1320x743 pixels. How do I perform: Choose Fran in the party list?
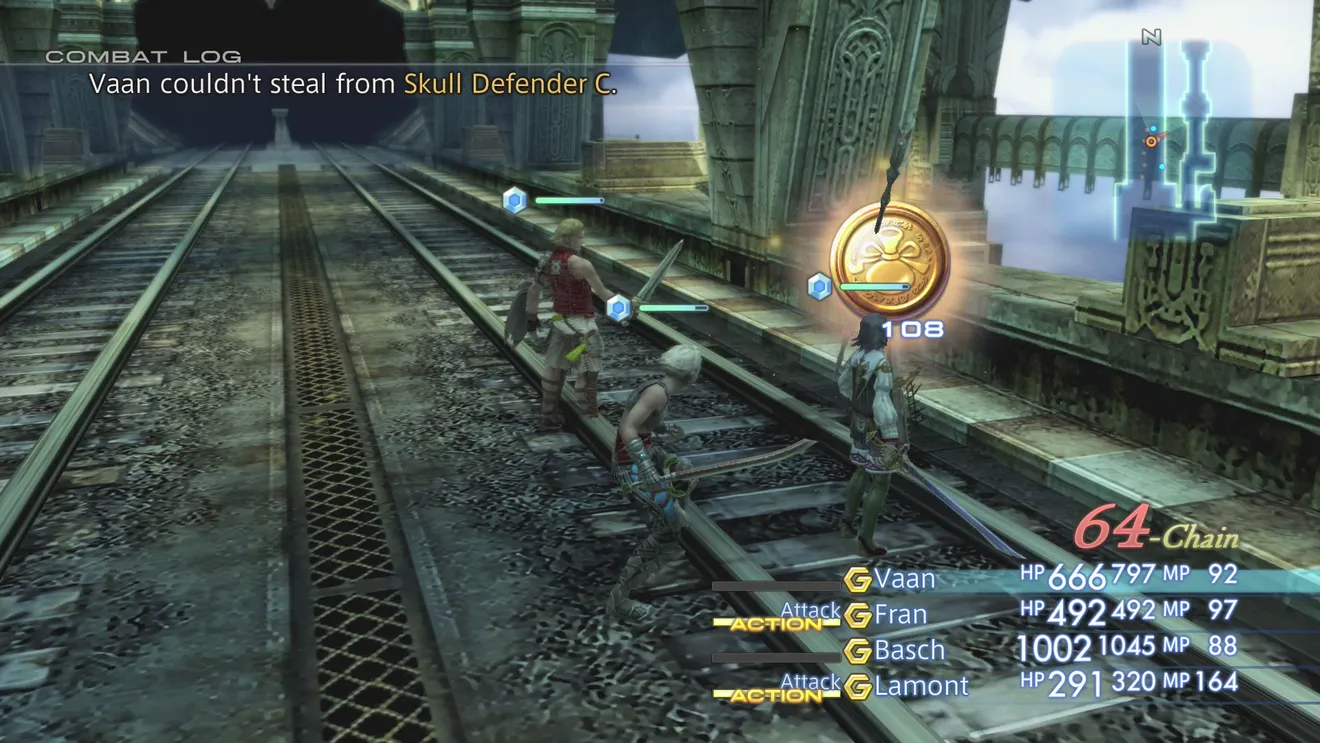[900, 614]
